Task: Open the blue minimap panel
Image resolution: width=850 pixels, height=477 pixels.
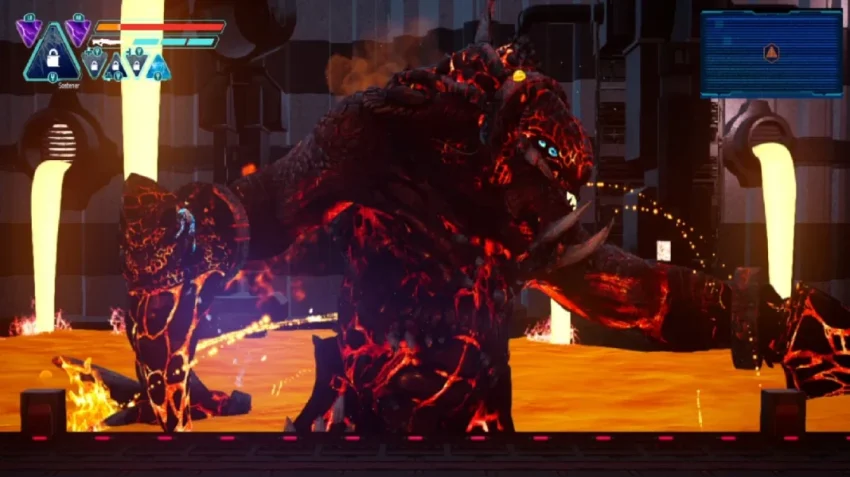Action: click(770, 53)
